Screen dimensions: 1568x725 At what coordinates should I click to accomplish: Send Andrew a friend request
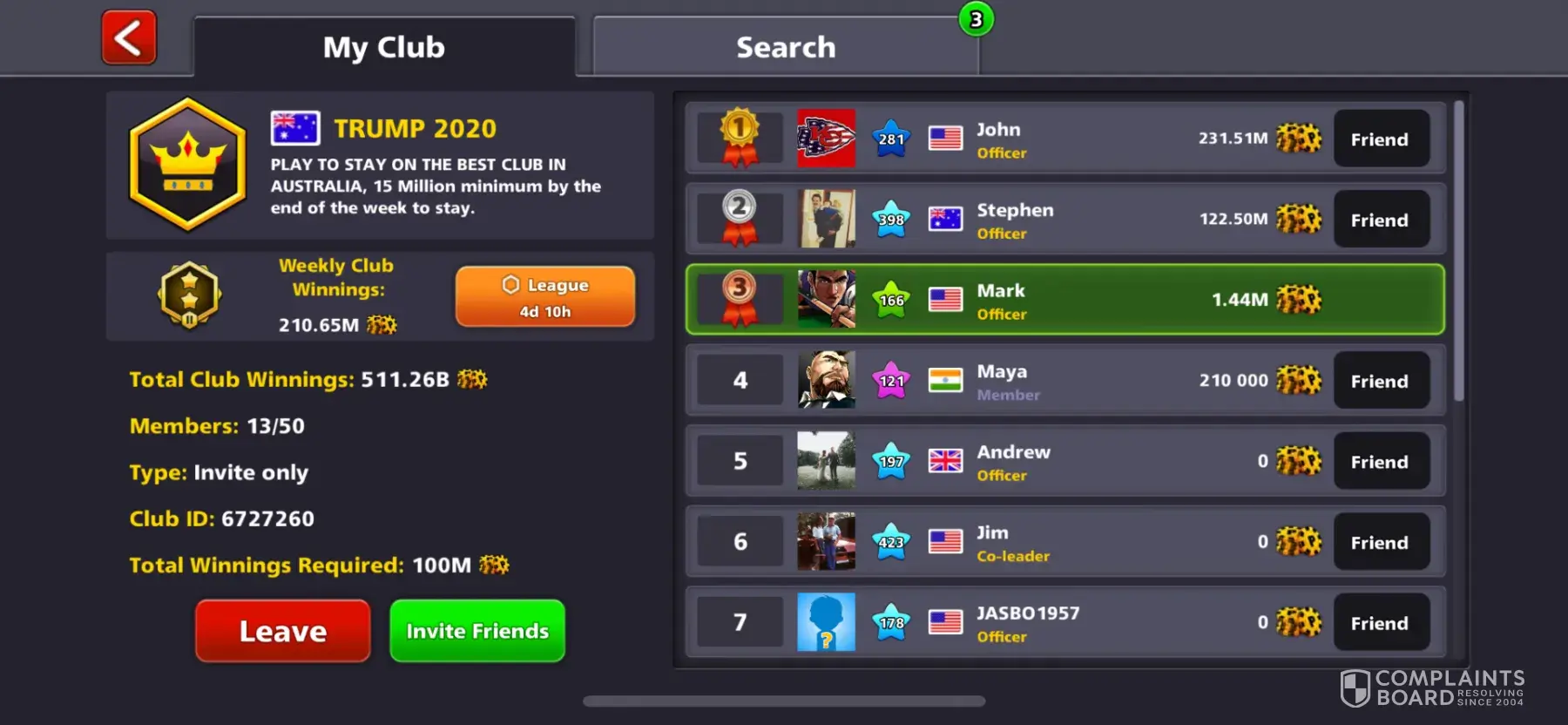[1380, 462]
